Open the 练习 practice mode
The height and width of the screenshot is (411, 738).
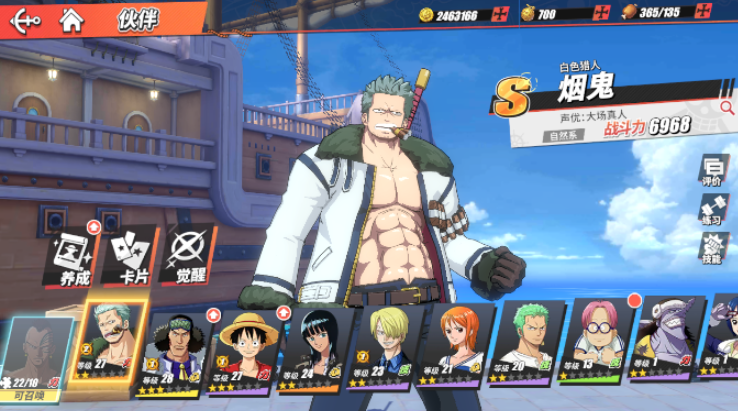pos(713,210)
